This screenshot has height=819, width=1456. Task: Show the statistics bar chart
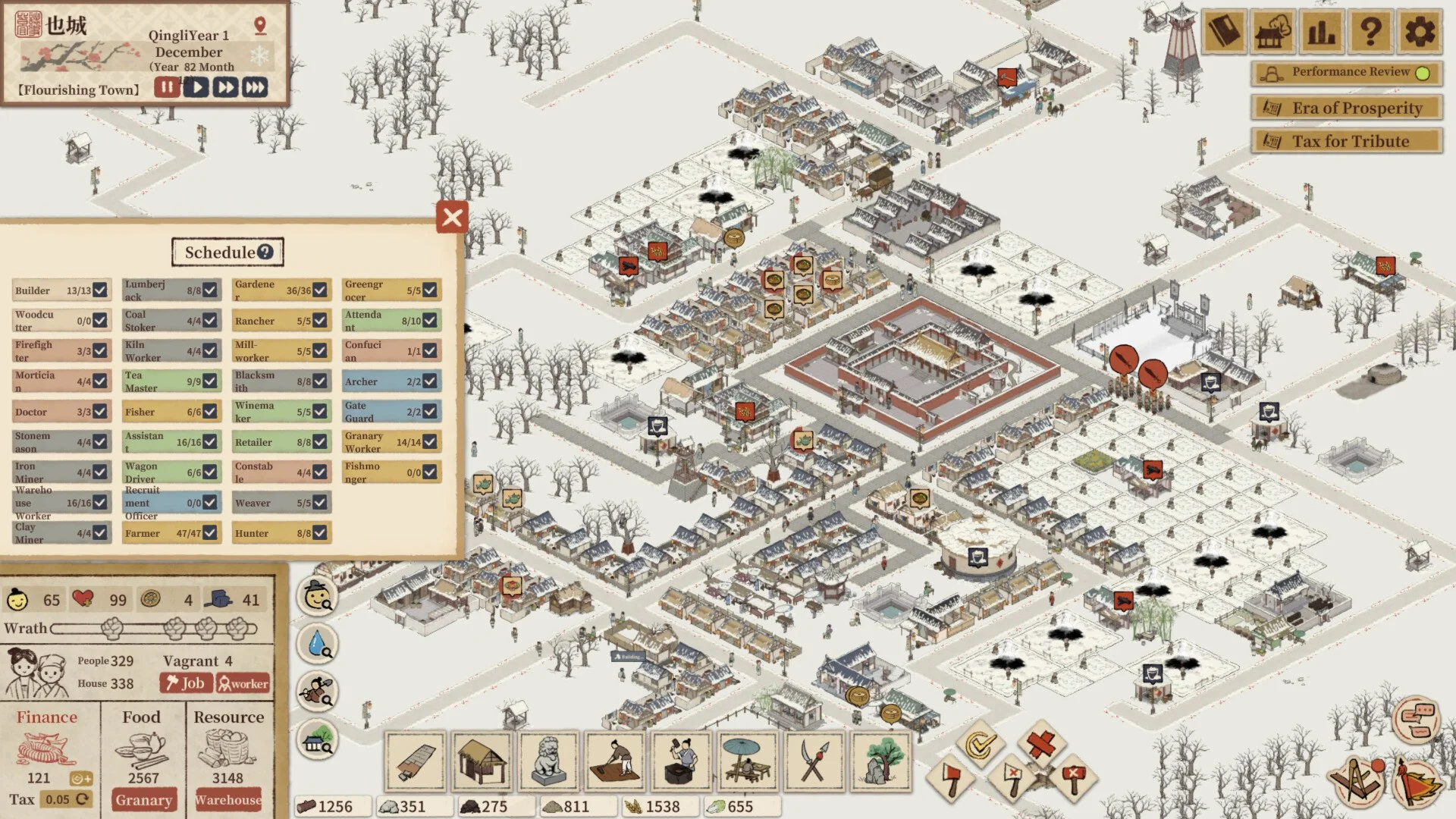coord(1321,32)
